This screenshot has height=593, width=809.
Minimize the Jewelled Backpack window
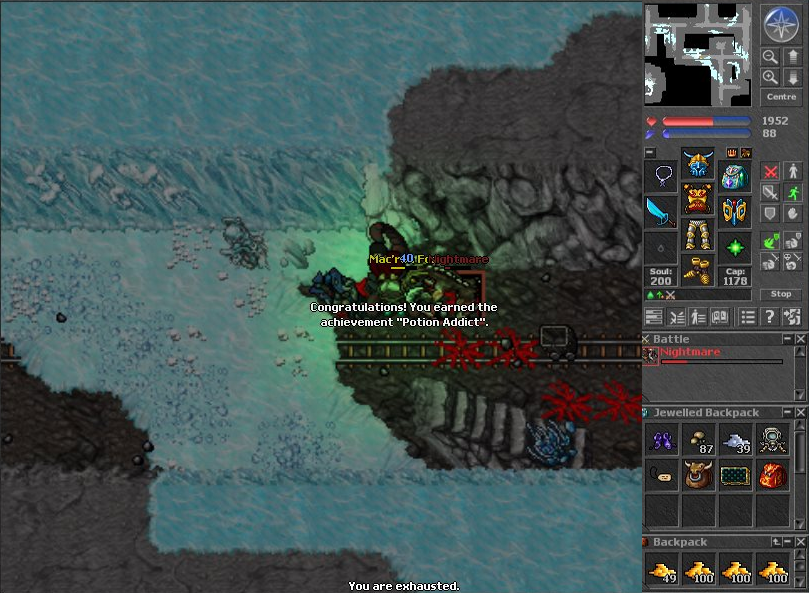[x=786, y=412]
